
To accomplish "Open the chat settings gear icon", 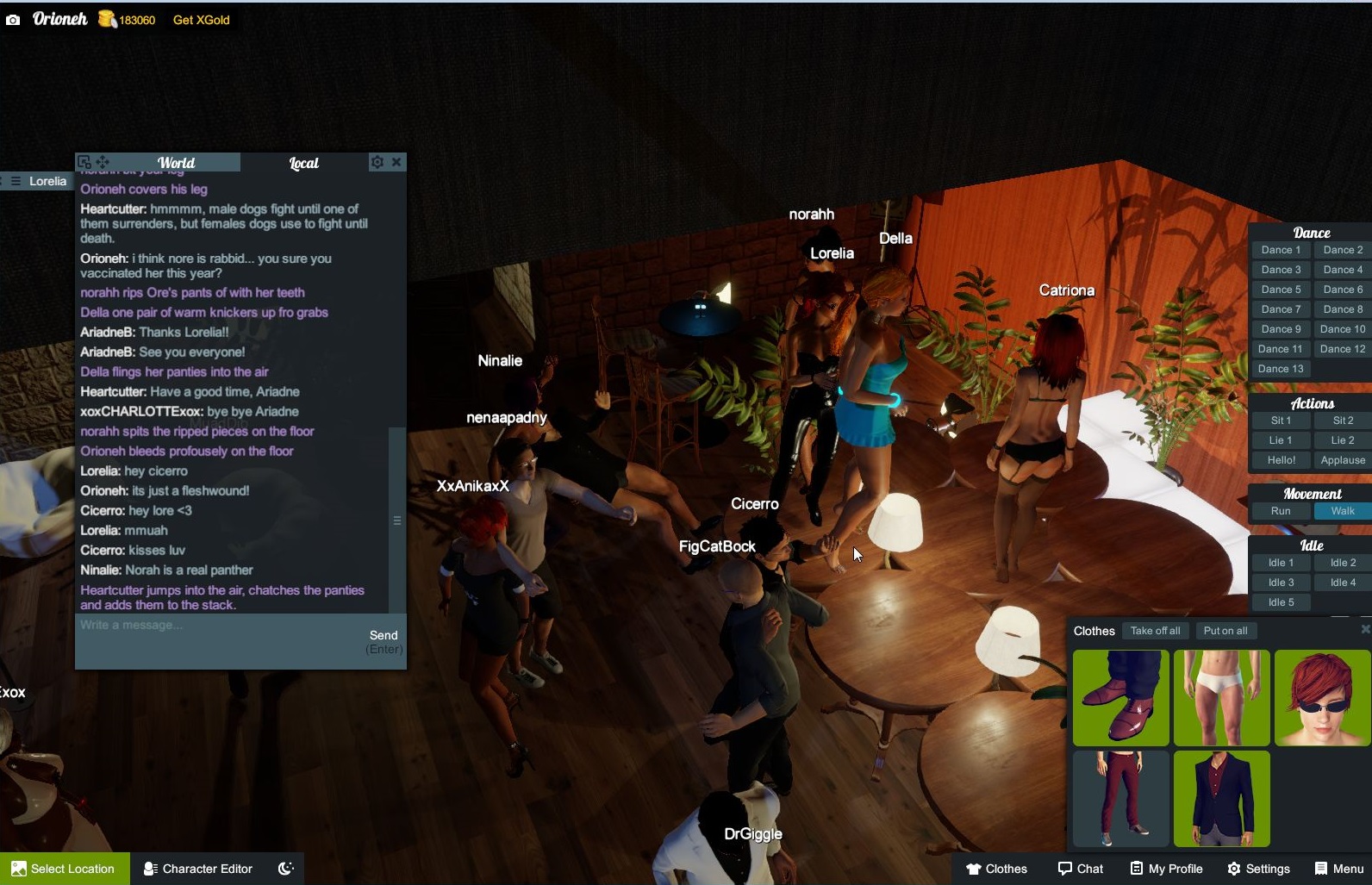I will point(377,162).
